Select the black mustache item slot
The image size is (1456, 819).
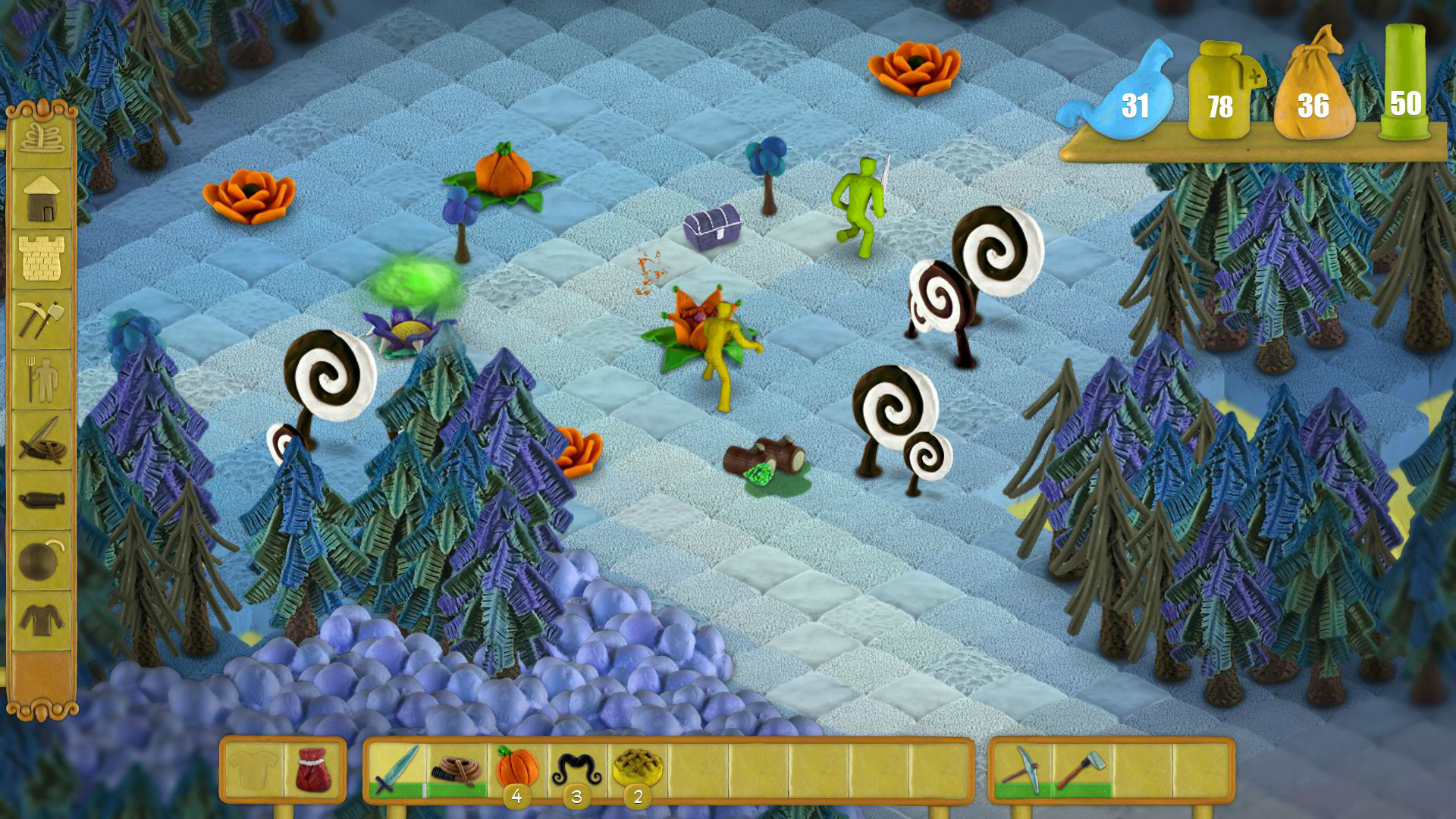577,767
